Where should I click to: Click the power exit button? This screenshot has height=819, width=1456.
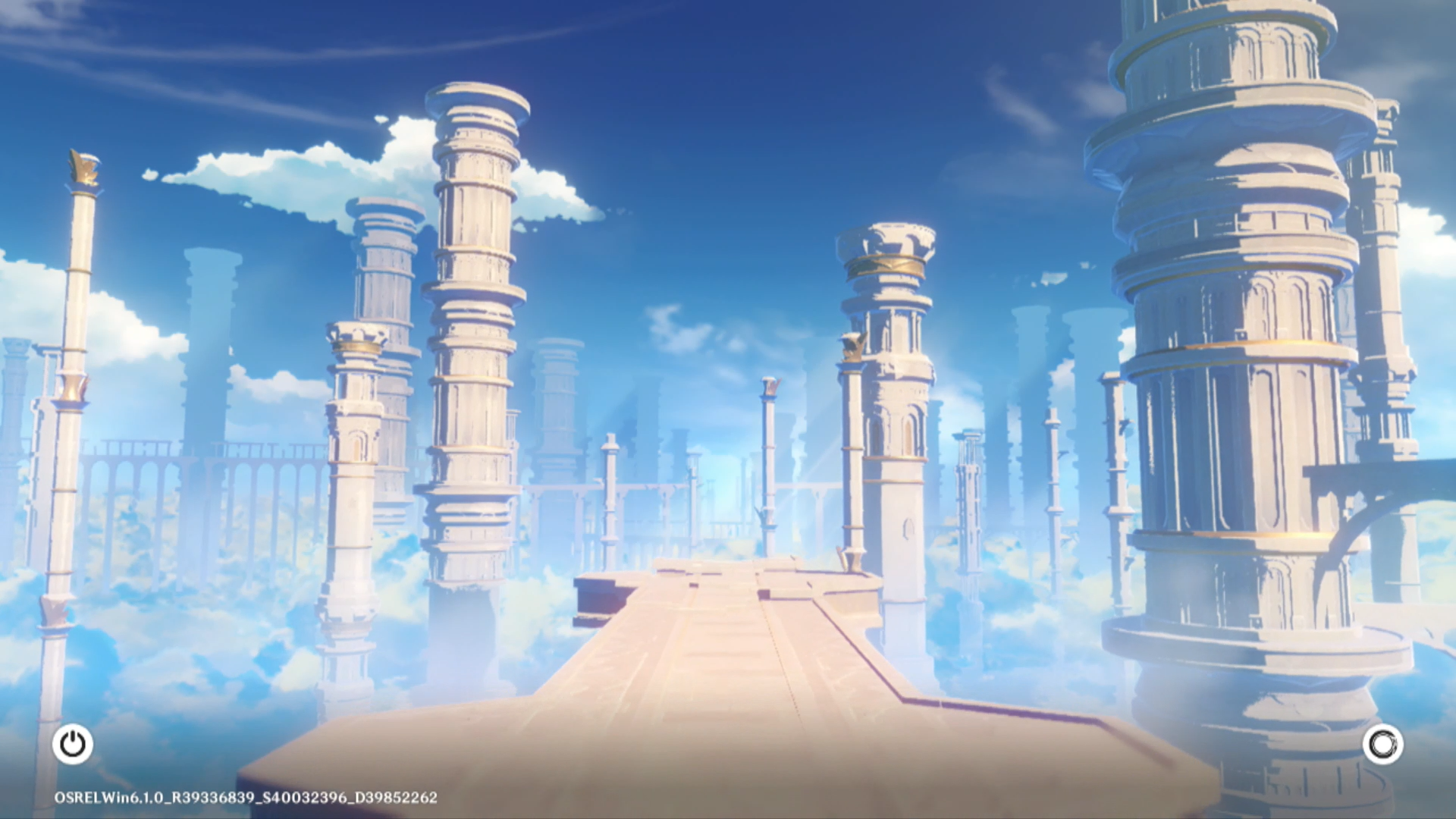[x=73, y=744]
